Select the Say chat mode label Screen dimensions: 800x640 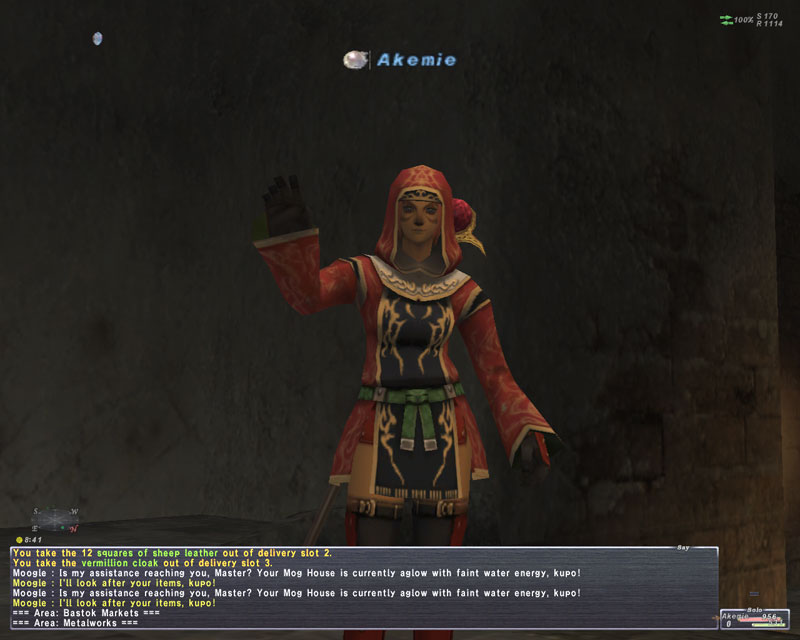point(683,547)
